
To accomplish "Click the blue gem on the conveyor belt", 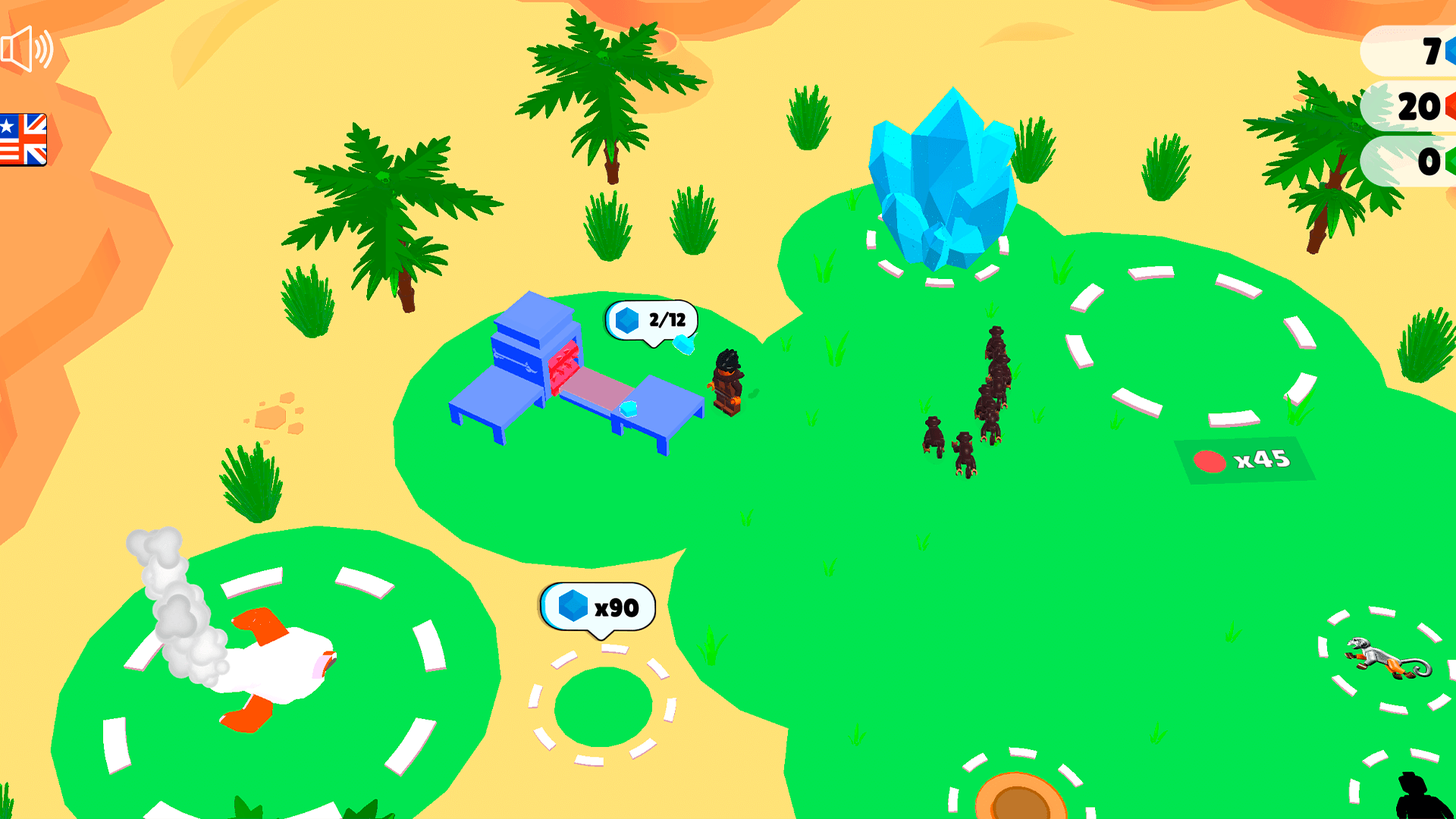I will click(629, 407).
